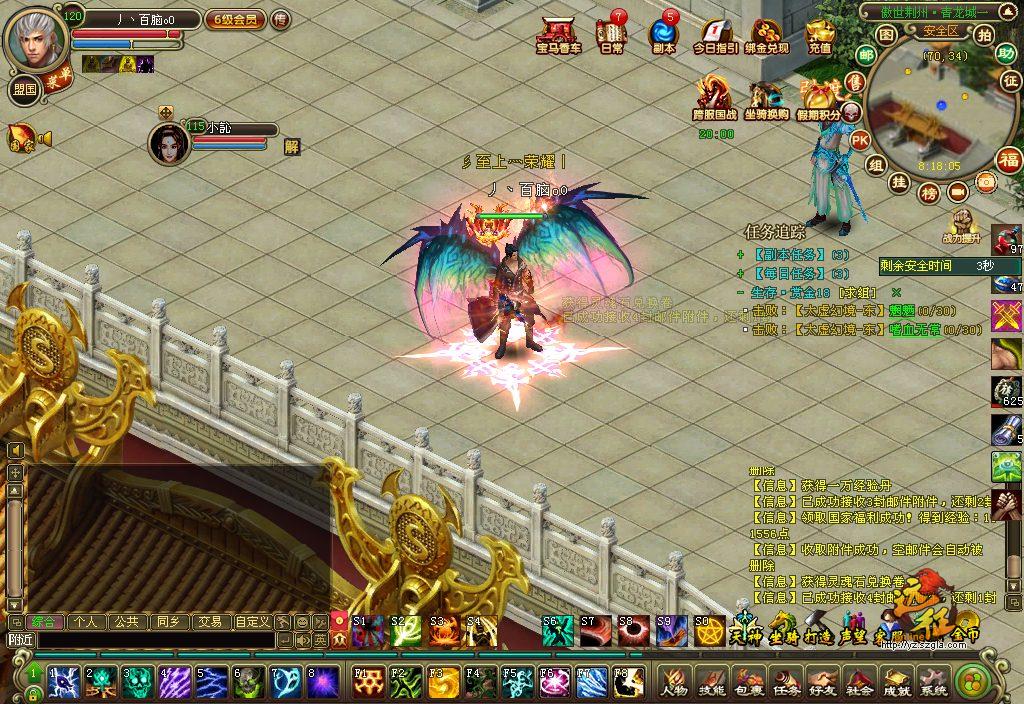This screenshot has width=1024, height=704.
Task: Expand the 【每日任务】 quest category
Action: (x=740, y=273)
